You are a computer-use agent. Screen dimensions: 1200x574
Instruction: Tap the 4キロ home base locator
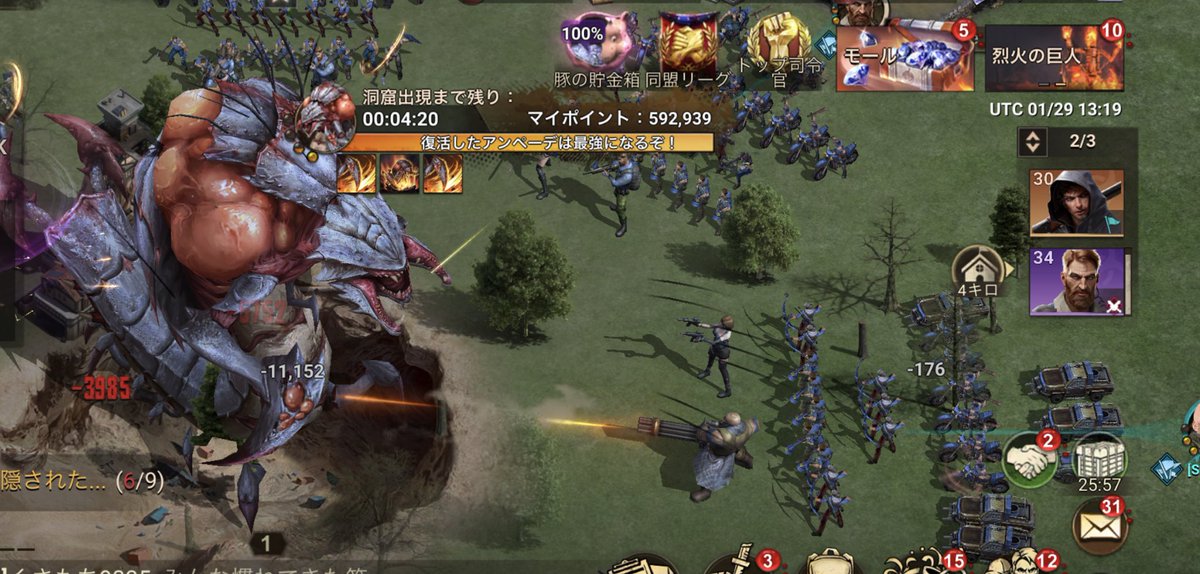pyautogui.click(x=976, y=271)
